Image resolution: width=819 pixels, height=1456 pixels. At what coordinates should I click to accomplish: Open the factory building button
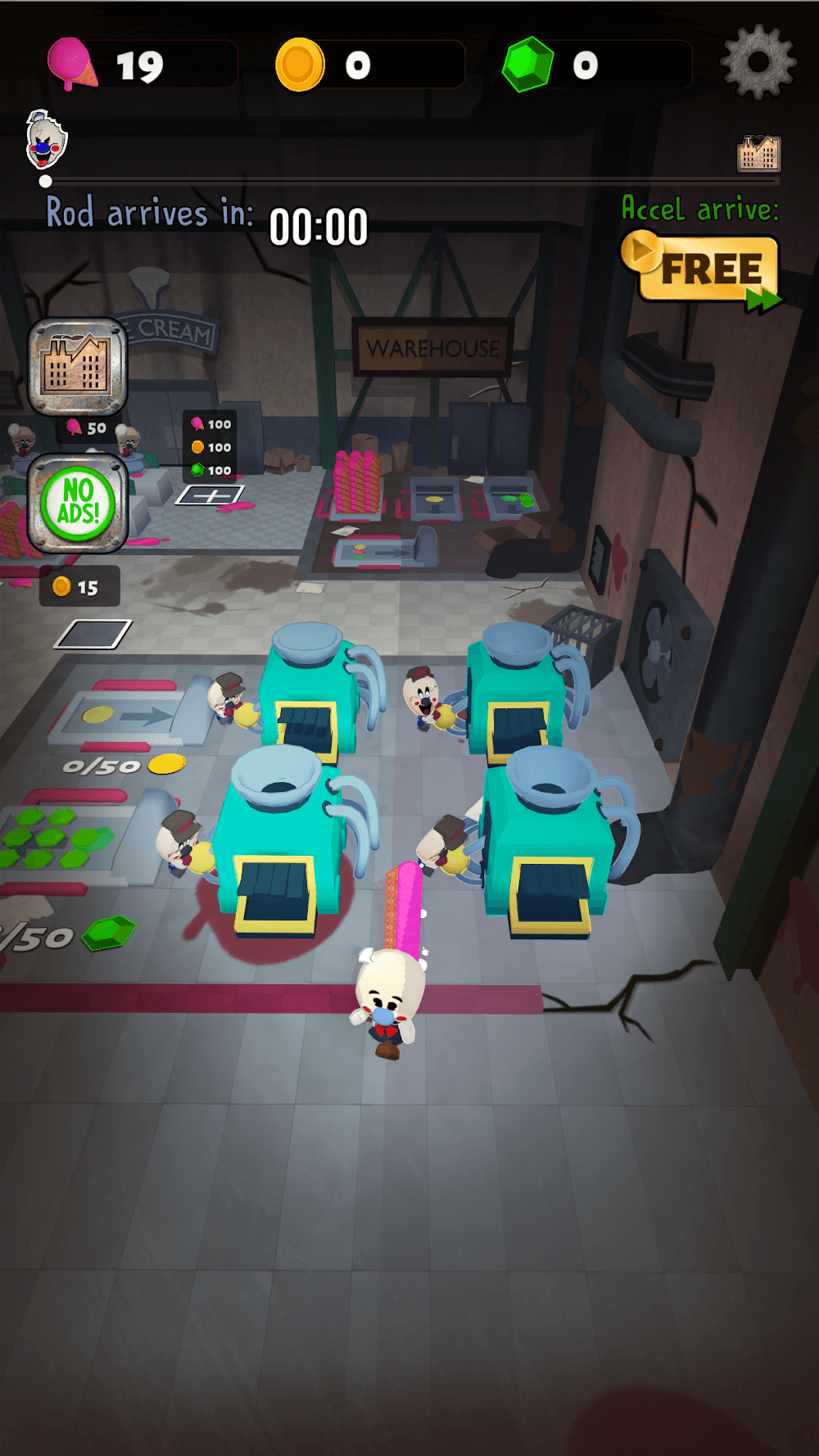click(x=78, y=366)
